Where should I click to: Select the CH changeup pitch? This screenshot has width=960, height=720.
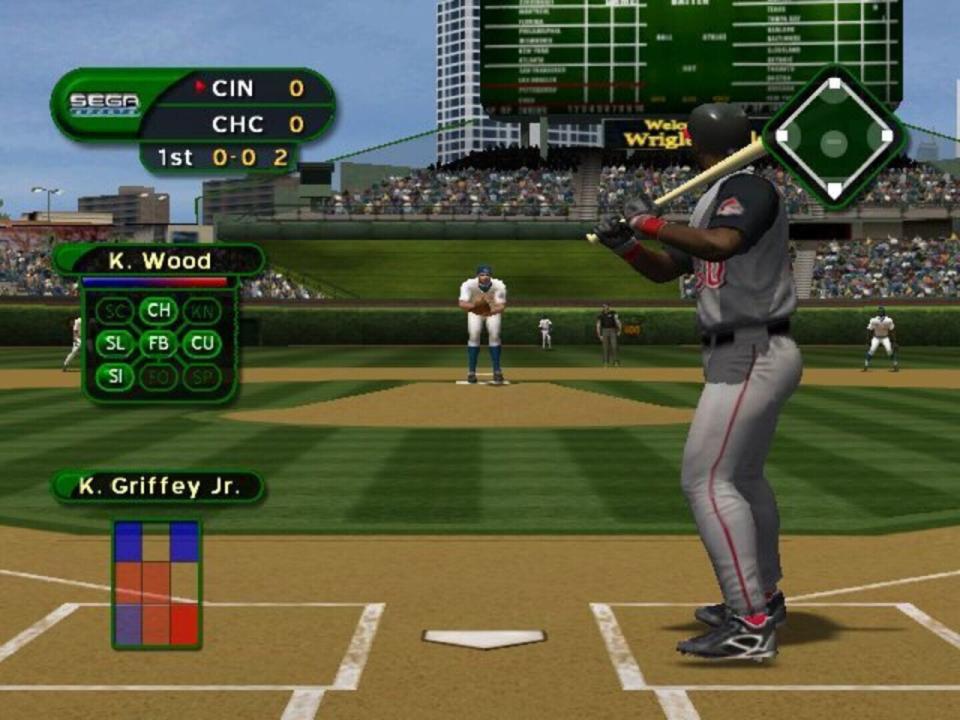[158, 311]
